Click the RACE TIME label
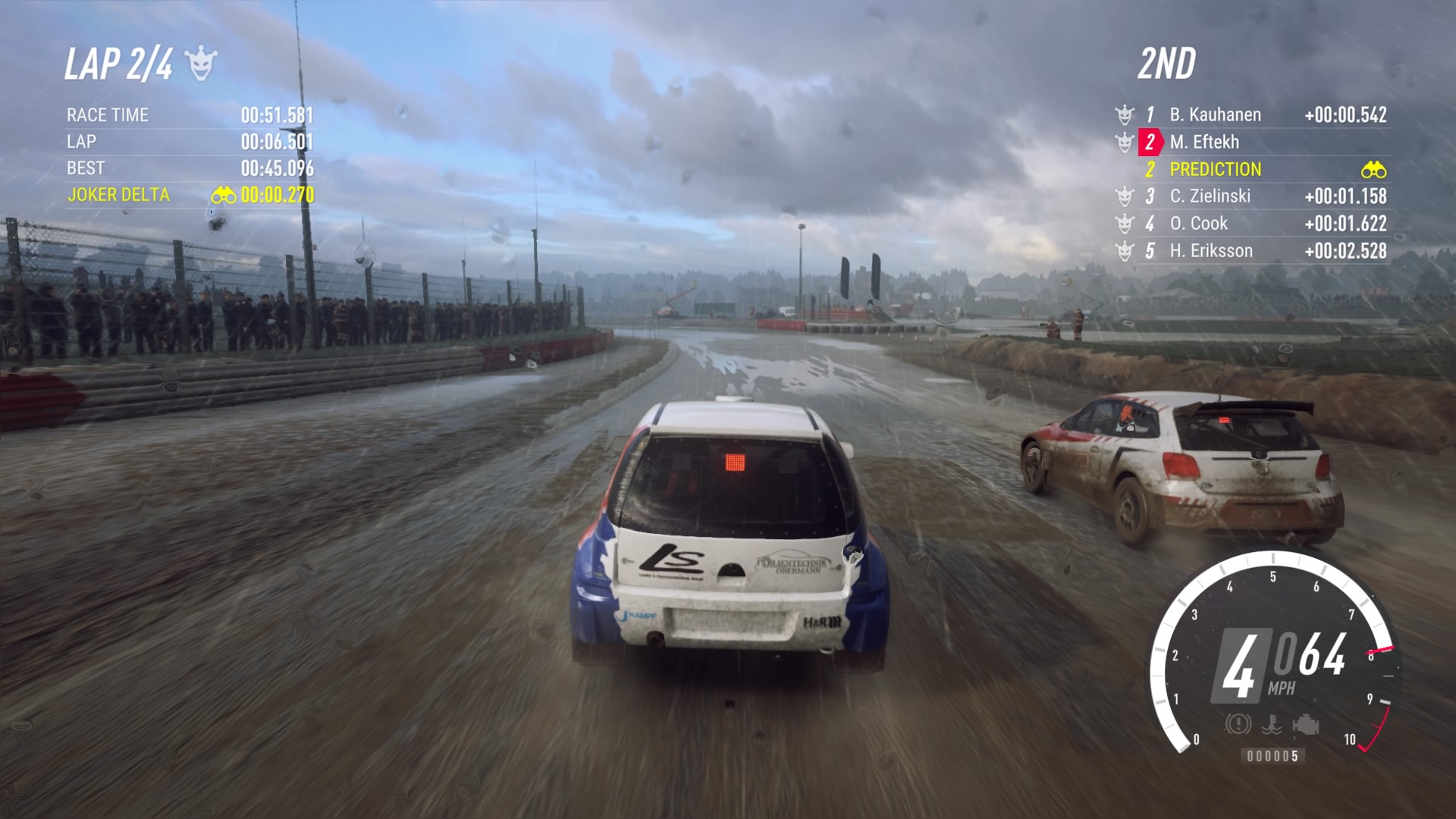Image resolution: width=1456 pixels, height=819 pixels. [107, 115]
